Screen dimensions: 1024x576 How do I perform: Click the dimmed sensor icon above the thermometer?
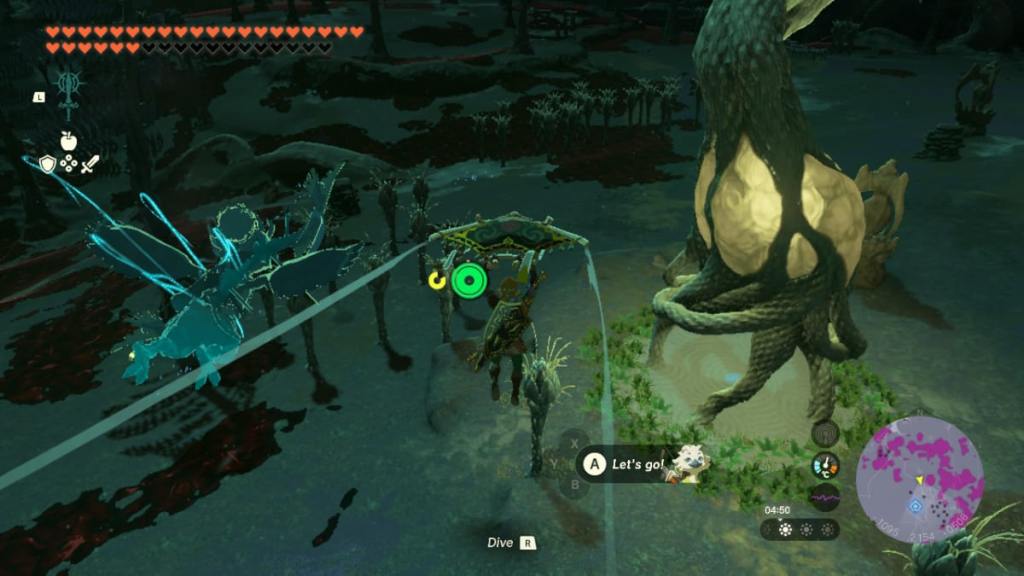(x=825, y=434)
